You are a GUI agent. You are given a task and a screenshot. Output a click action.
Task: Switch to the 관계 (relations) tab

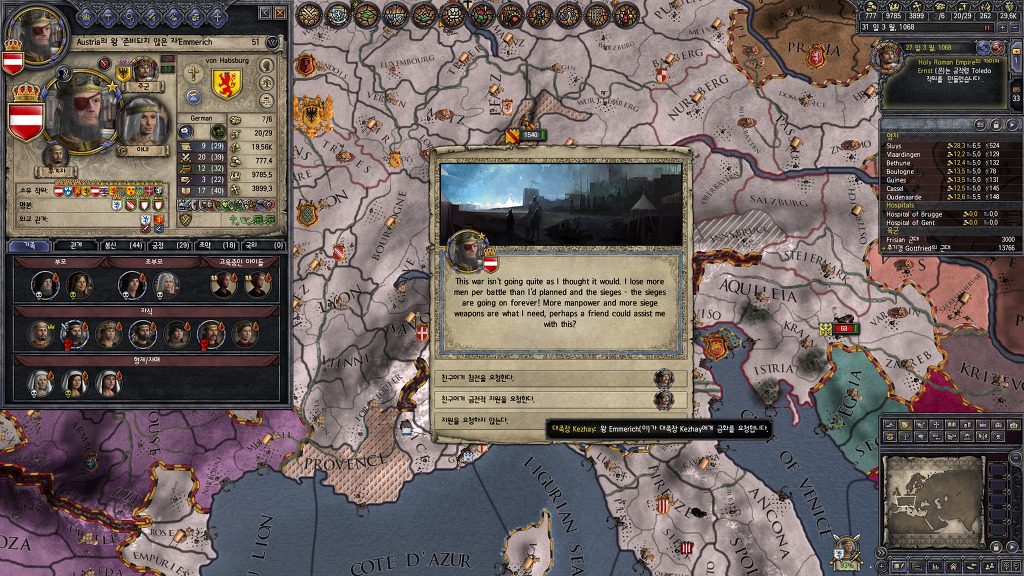tap(75, 245)
